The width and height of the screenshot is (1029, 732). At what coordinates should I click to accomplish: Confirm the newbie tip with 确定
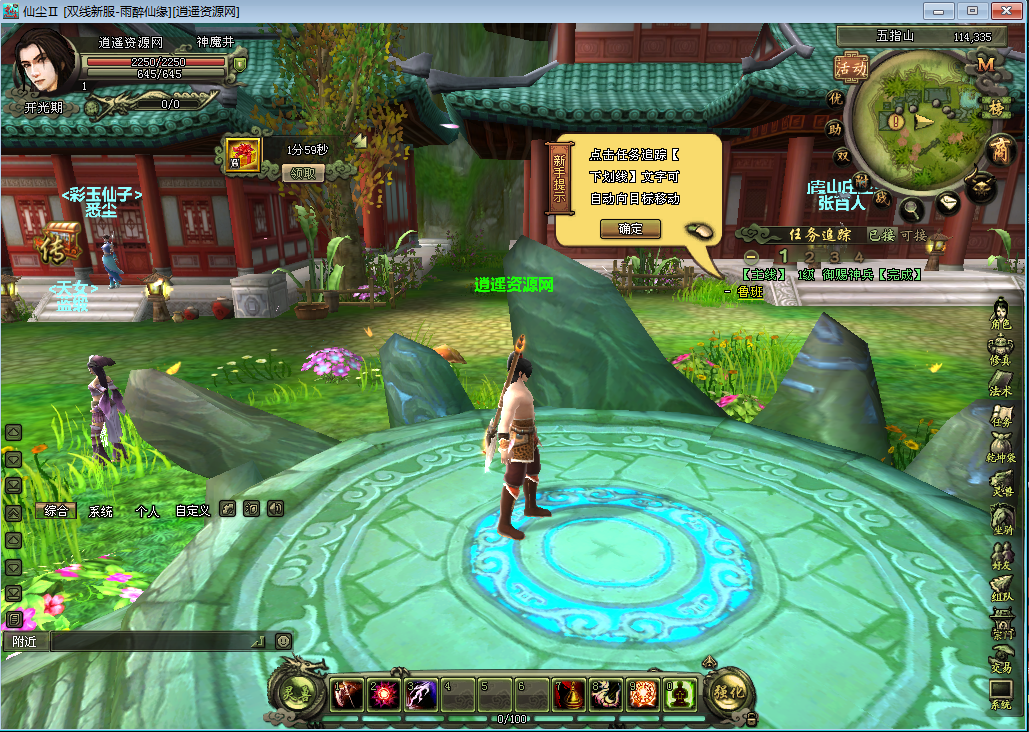(x=631, y=228)
